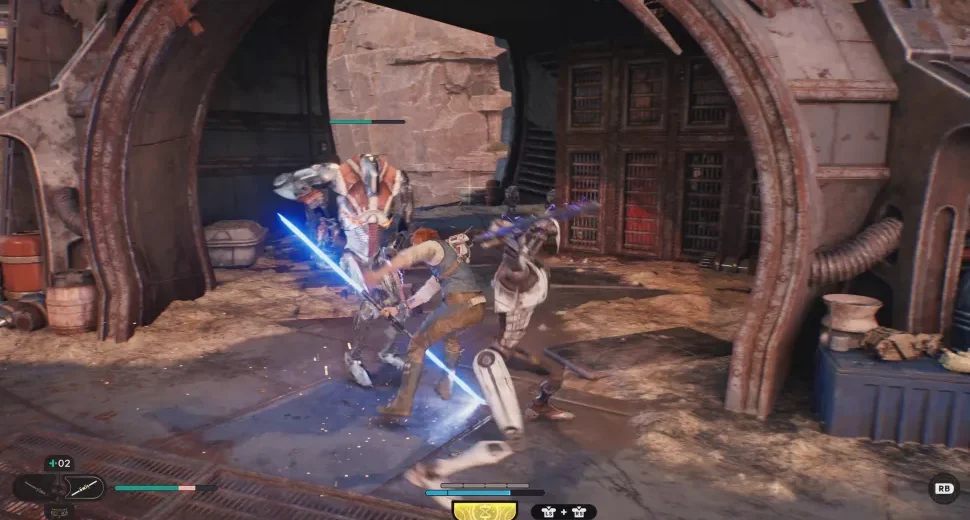This screenshot has width=970, height=520.
Task: Activate the yellow hourglass slow ability
Action: (485, 510)
